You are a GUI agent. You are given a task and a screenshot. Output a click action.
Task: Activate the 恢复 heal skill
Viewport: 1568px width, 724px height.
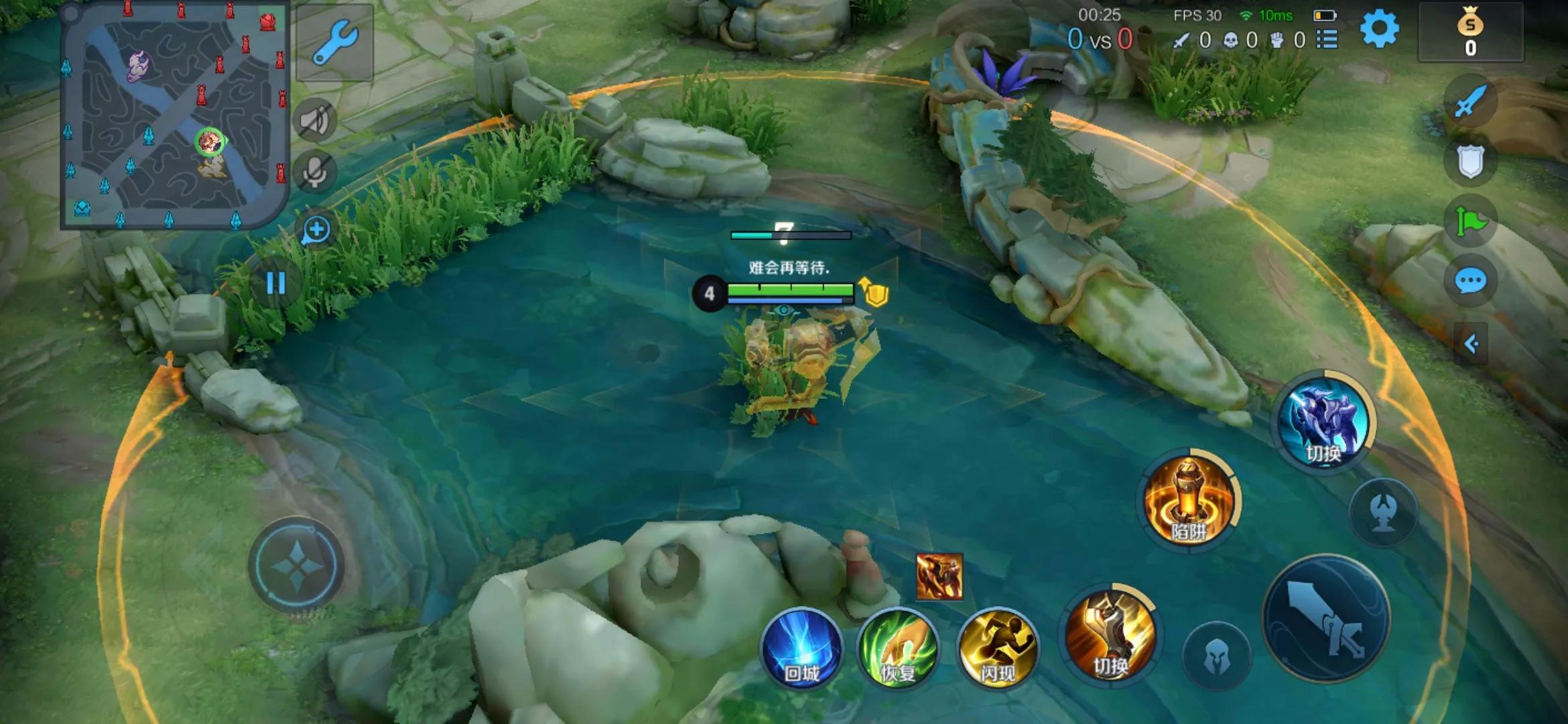click(x=898, y=649)
